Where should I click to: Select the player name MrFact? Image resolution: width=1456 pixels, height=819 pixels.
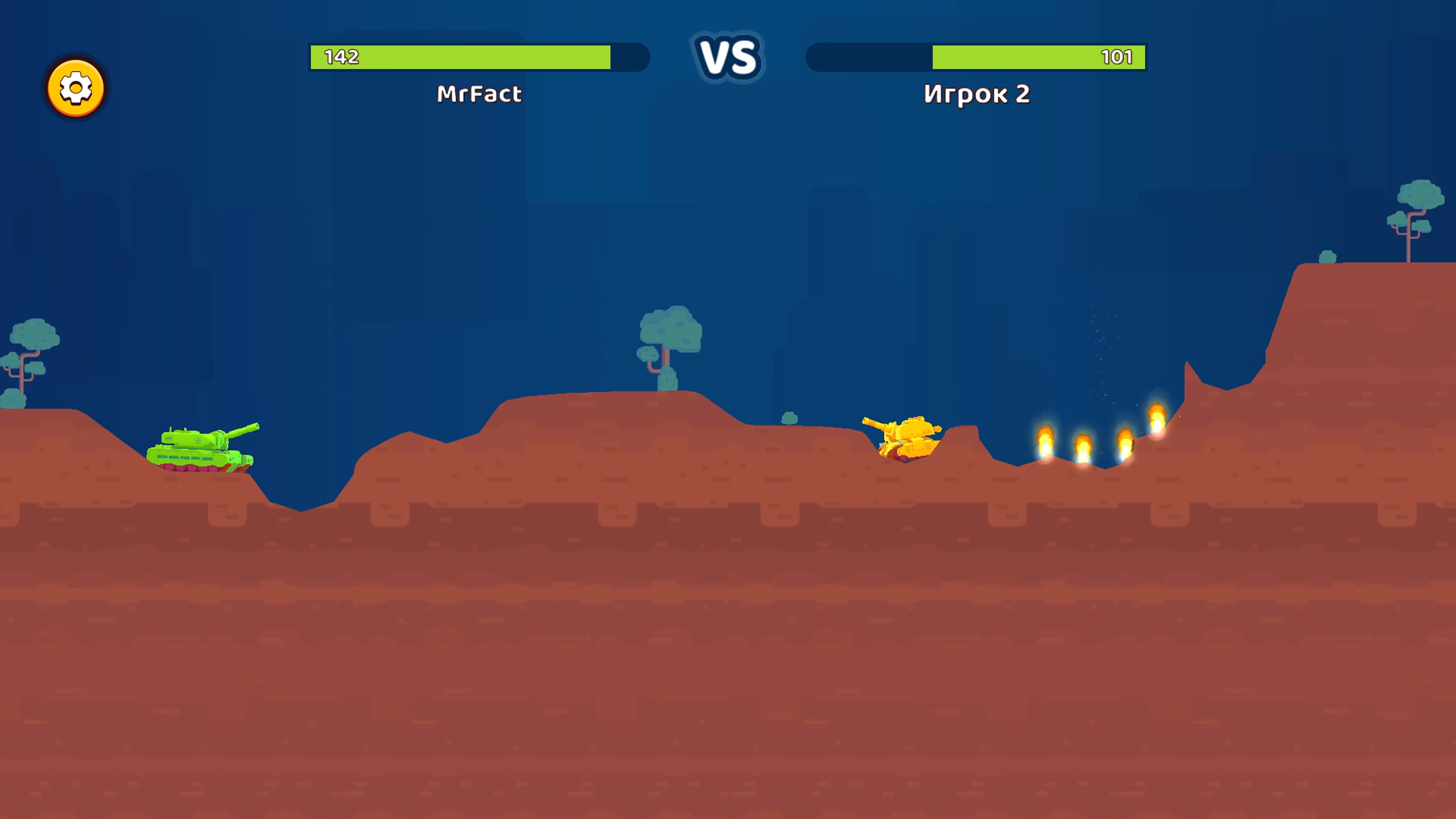(479, 95)
